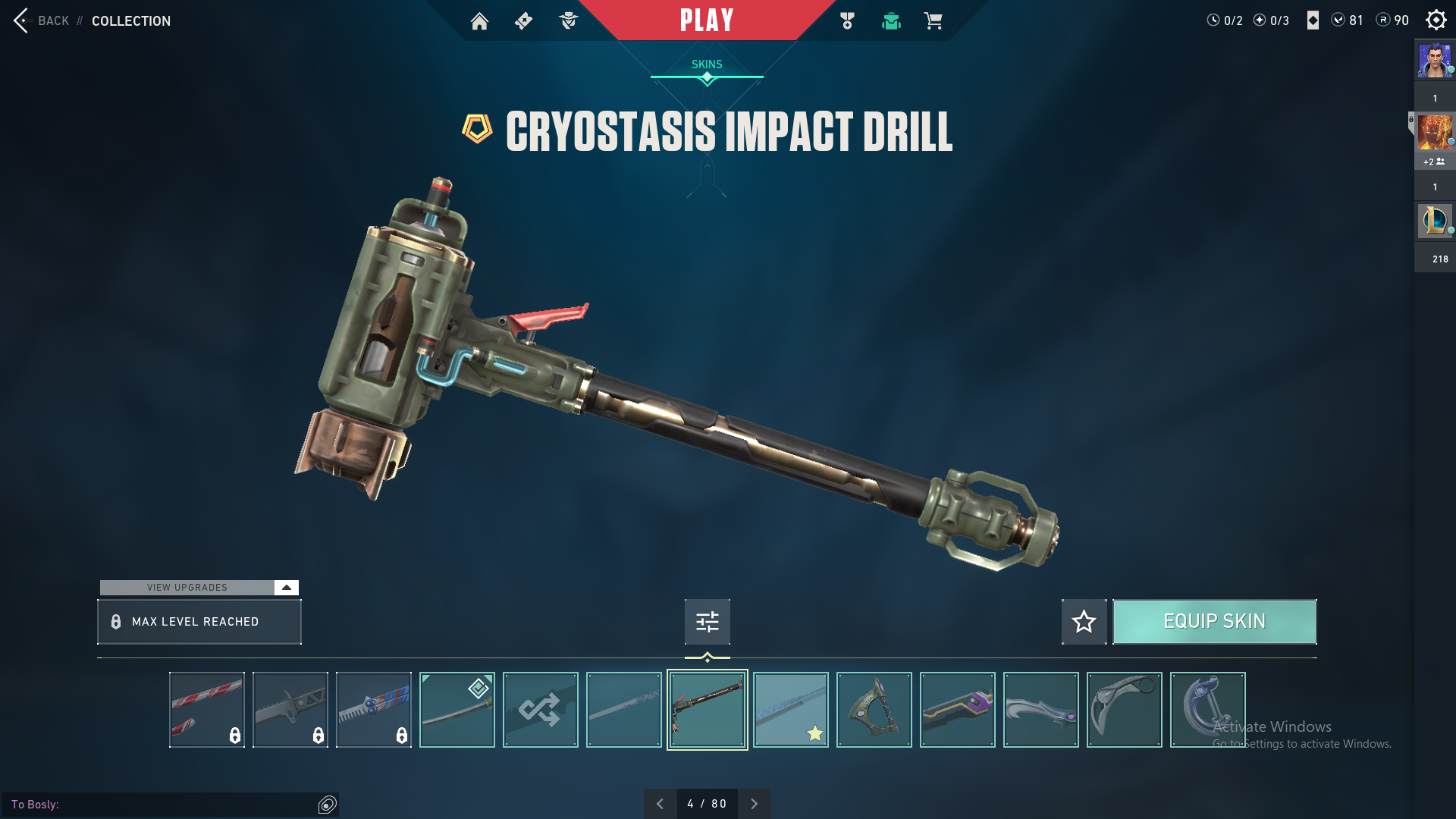1456x819 pixels.
Task: Open the Store shopping cart icon
Action: click(934, 21)
